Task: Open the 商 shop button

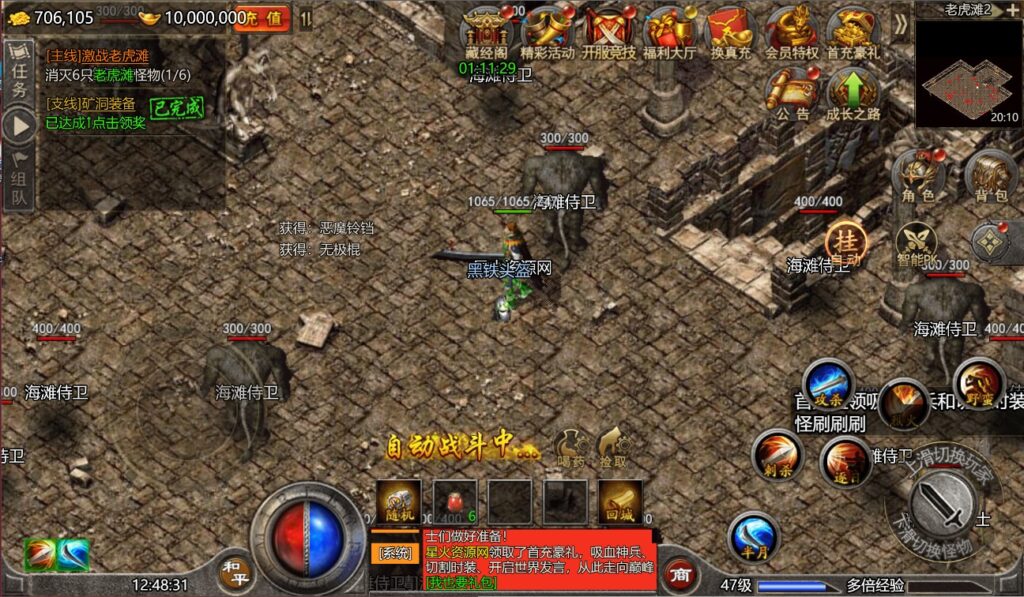Action: click(x=680, y=575)
